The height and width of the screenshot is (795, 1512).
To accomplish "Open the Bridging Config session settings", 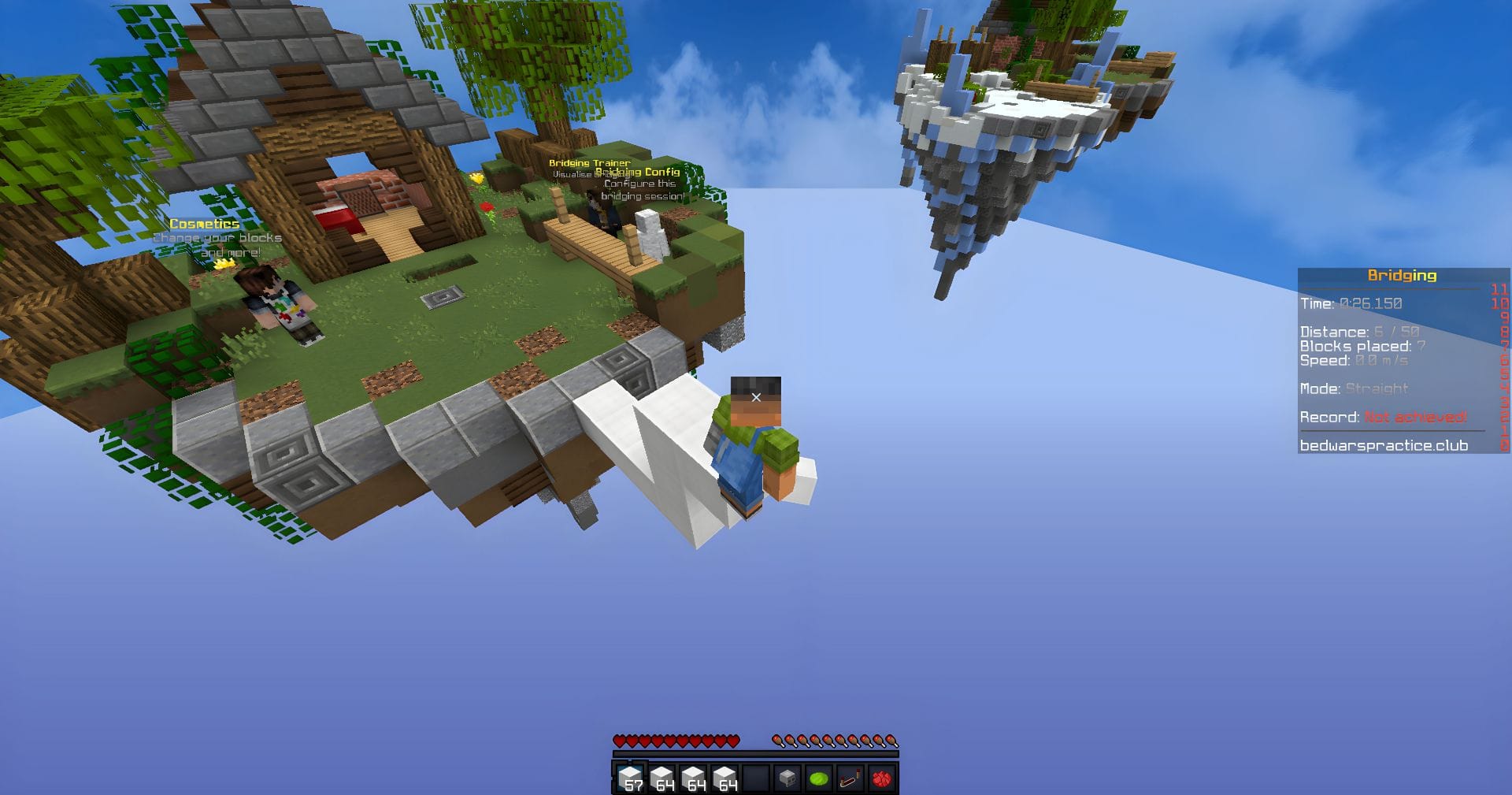I will pyautogui.click(x=639, y=173).
